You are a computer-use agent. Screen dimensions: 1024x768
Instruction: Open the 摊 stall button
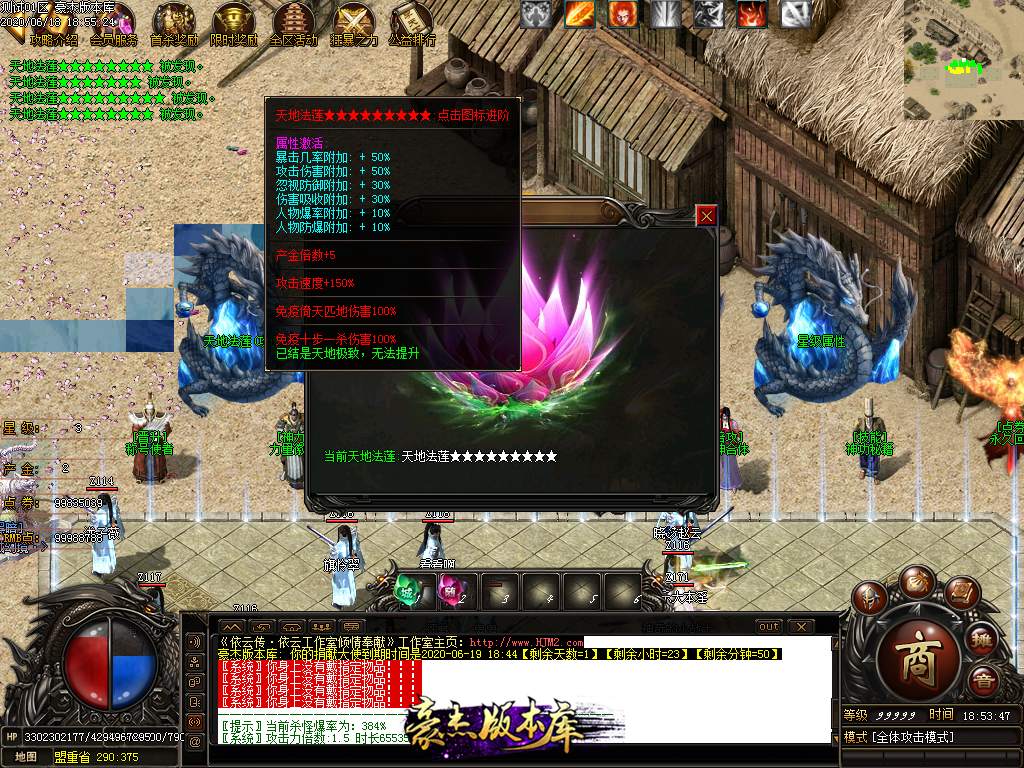983,637
